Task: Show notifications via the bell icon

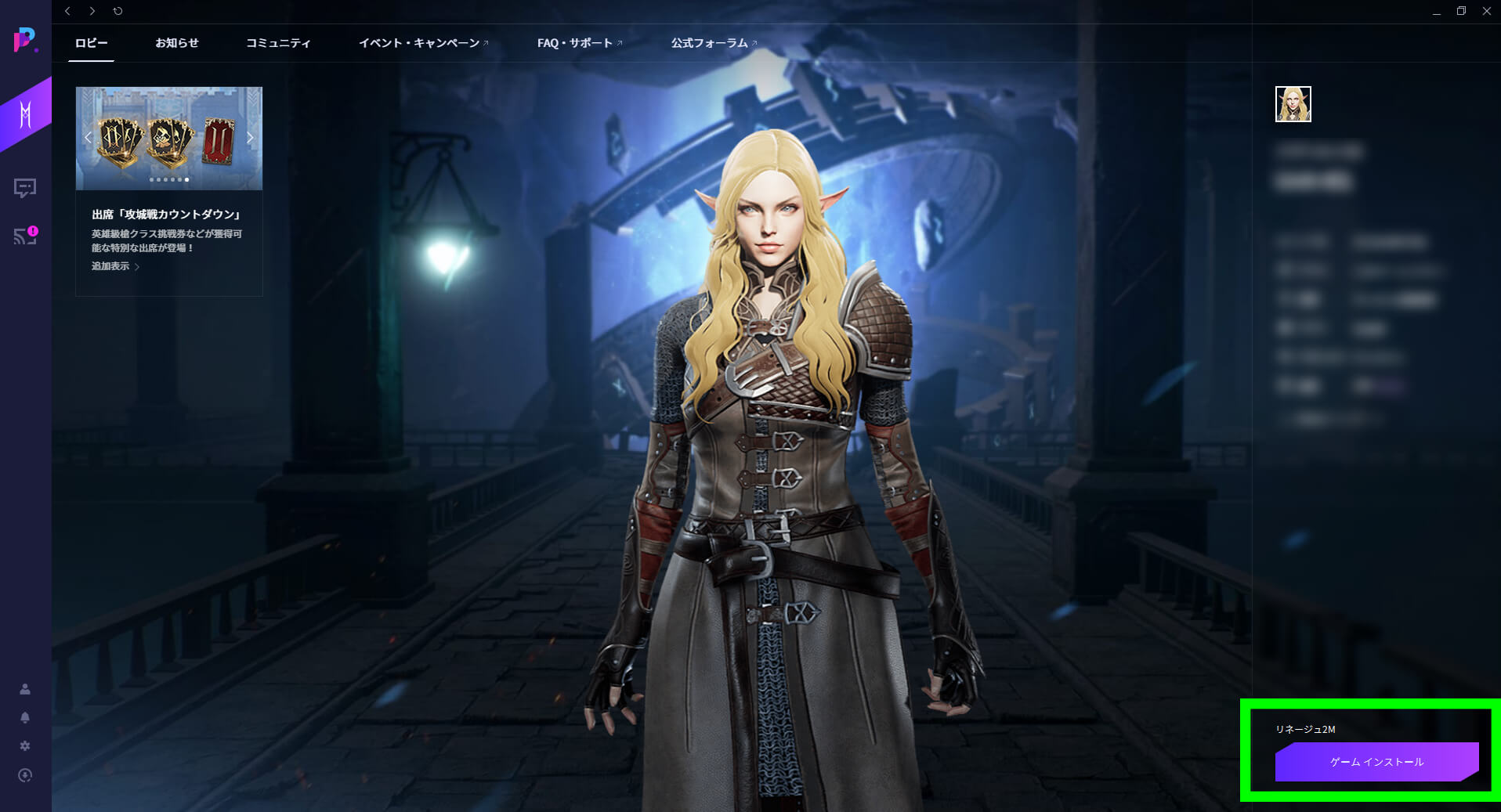Action: point(25,717)
